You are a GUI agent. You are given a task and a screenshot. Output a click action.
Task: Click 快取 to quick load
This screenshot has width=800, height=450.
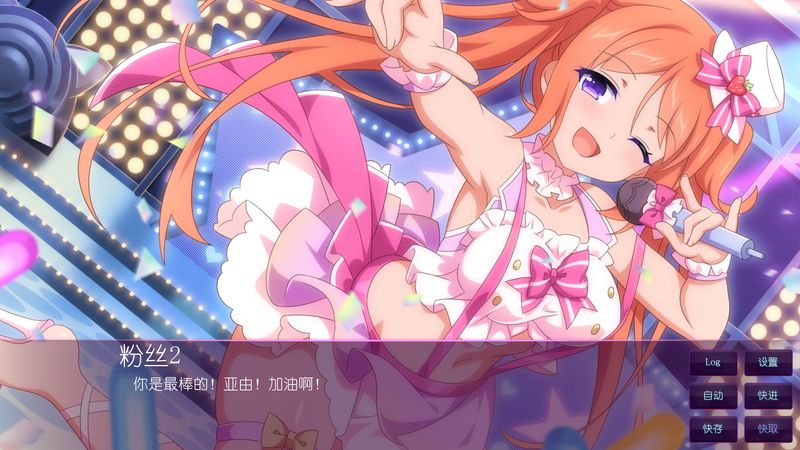click(768, 429)
